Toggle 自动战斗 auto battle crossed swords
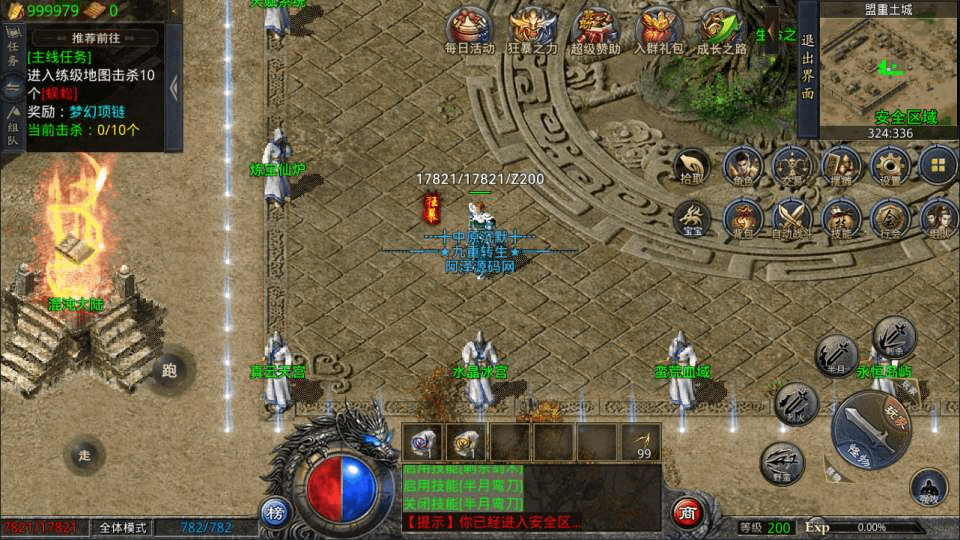 [792, 217]
